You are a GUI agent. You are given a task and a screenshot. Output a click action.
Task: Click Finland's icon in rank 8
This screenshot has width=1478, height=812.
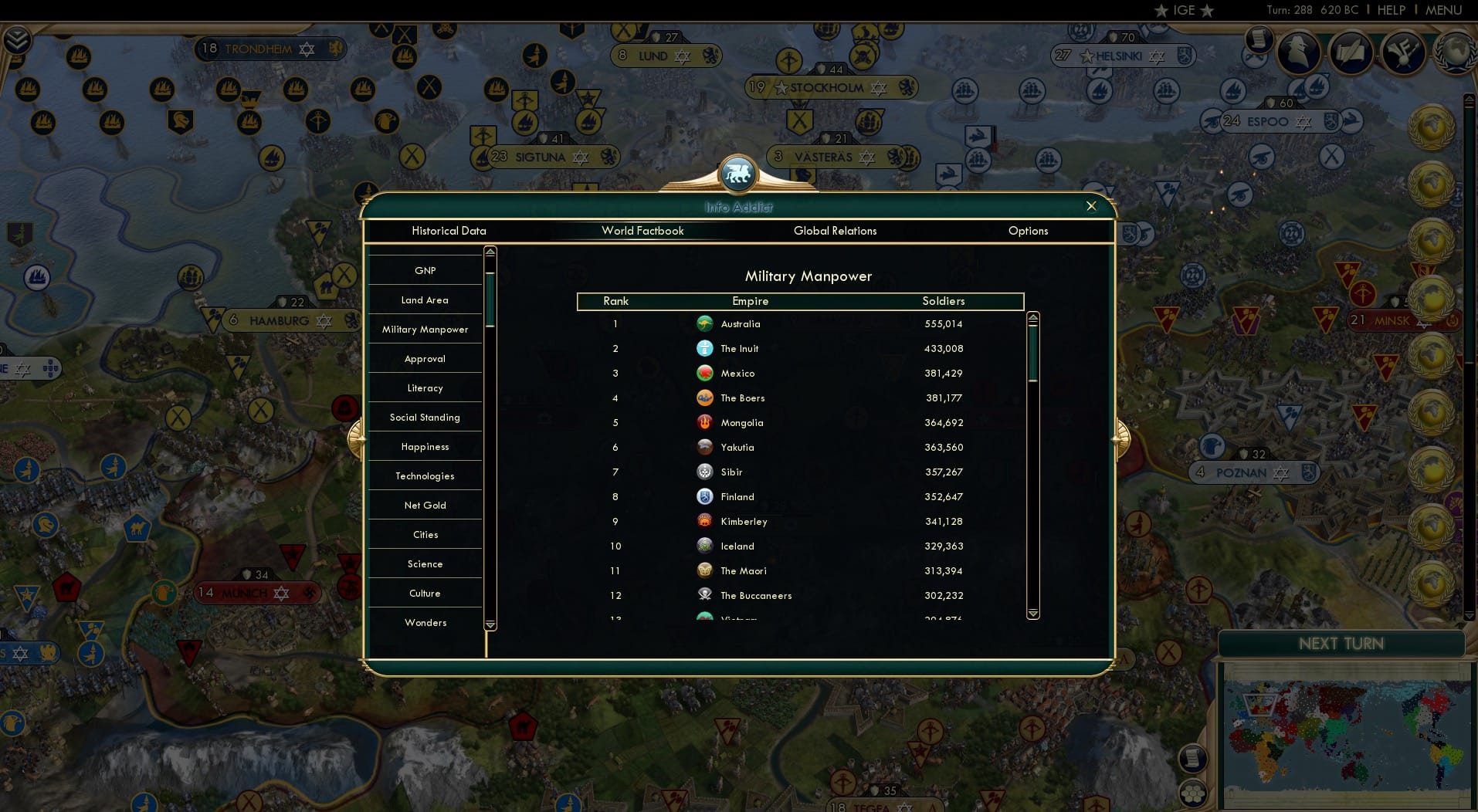click(704, 496)
